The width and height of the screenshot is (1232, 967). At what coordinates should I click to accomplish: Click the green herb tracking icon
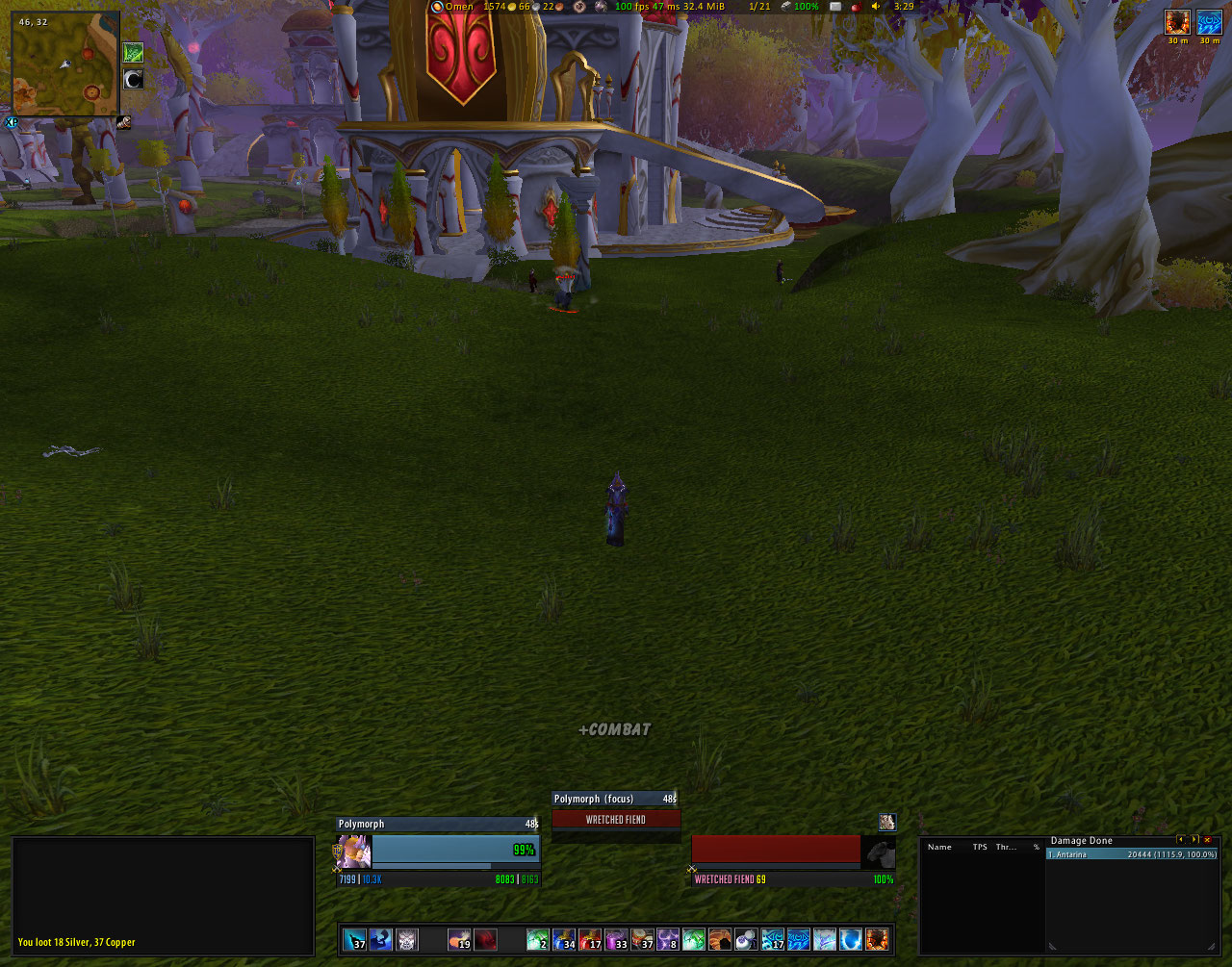pos(134,53)
